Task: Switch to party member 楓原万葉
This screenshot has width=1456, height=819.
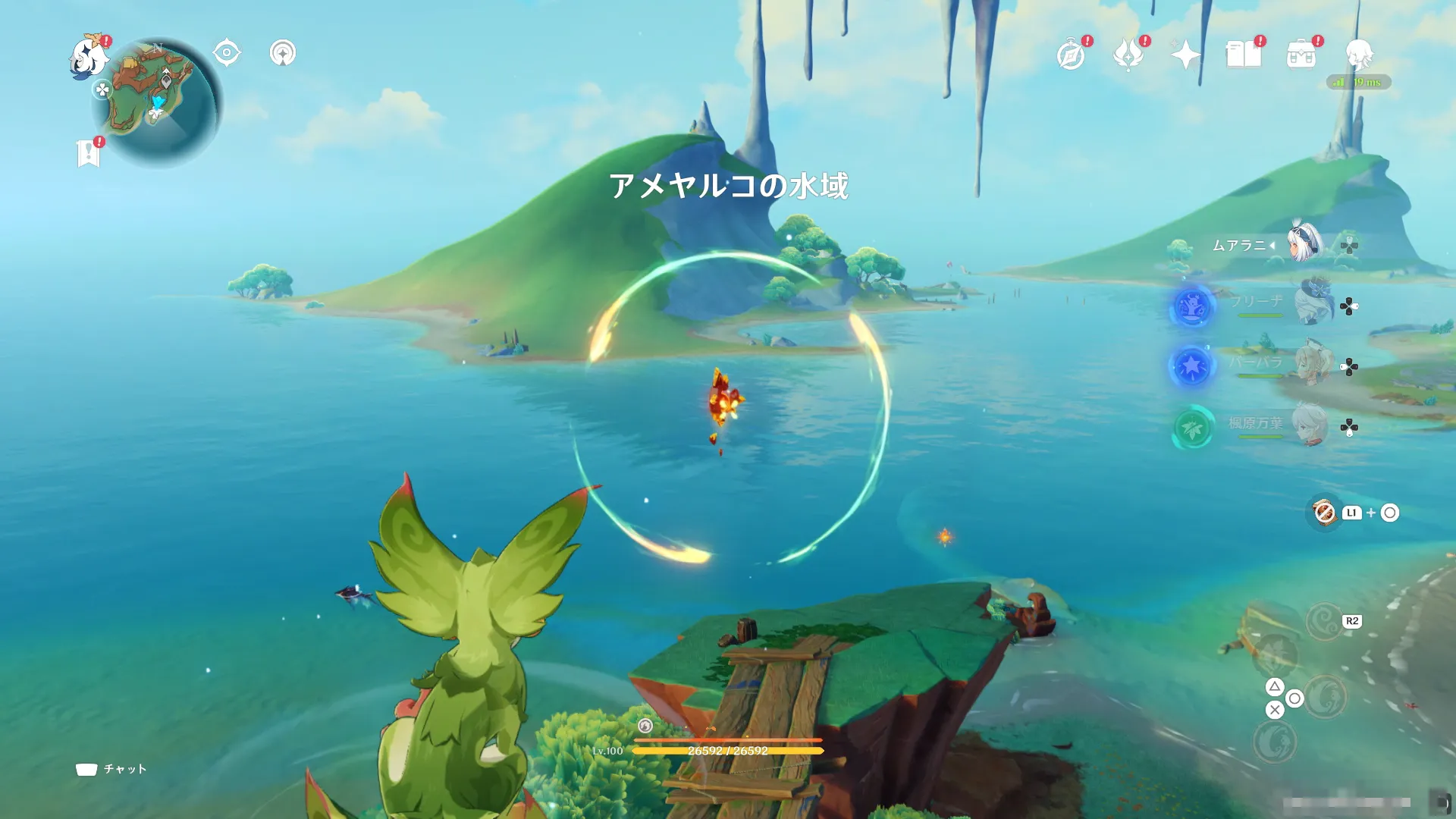Action: [1309, 425]
